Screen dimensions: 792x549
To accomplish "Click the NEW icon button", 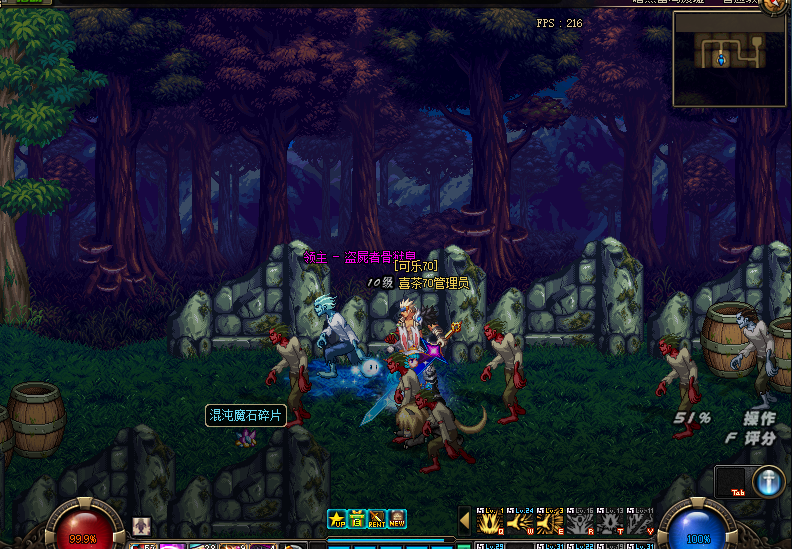I will [397, 518].
